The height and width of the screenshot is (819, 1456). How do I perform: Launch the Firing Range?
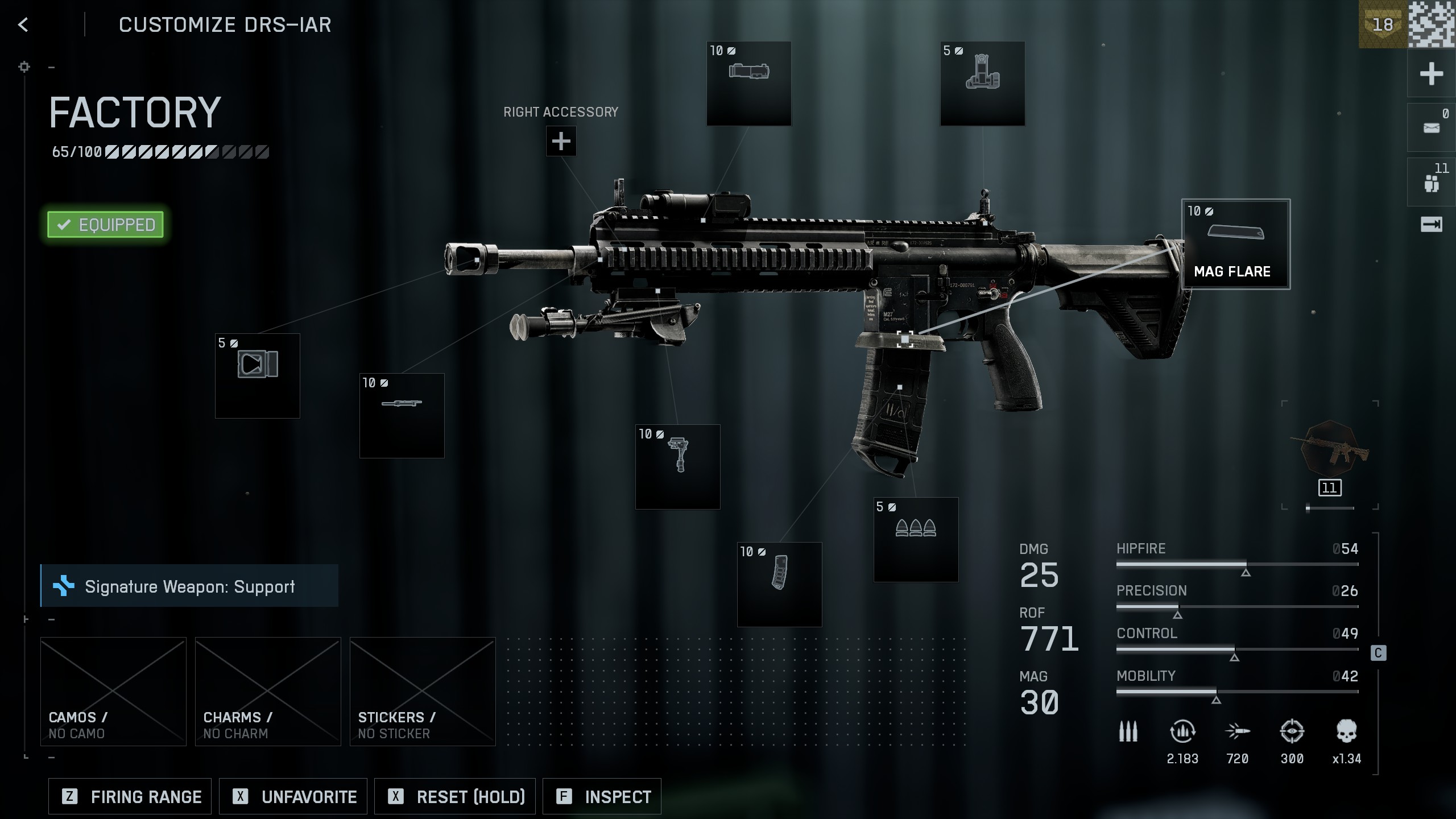point(130,796)
